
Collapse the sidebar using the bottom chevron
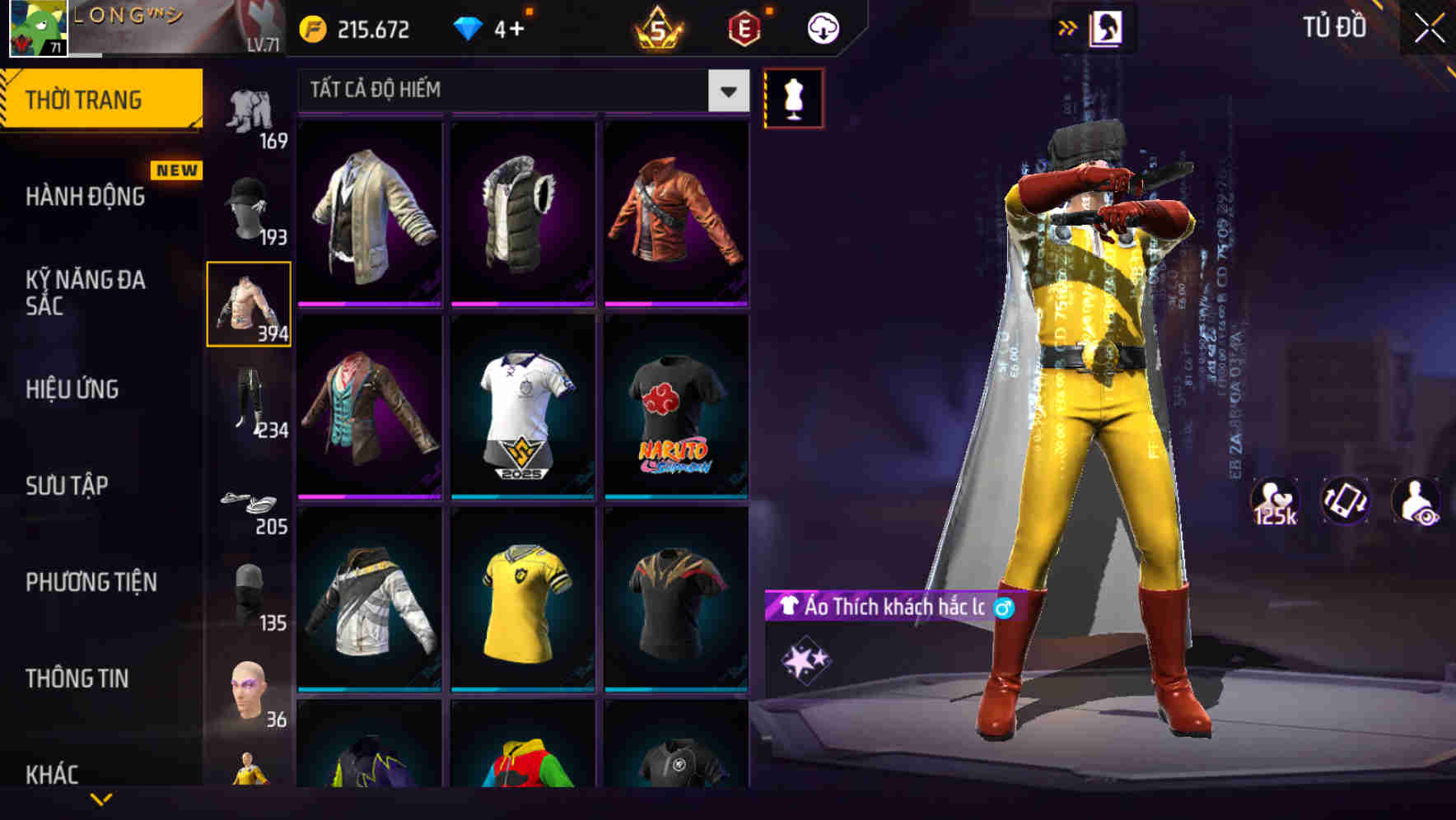103,800
